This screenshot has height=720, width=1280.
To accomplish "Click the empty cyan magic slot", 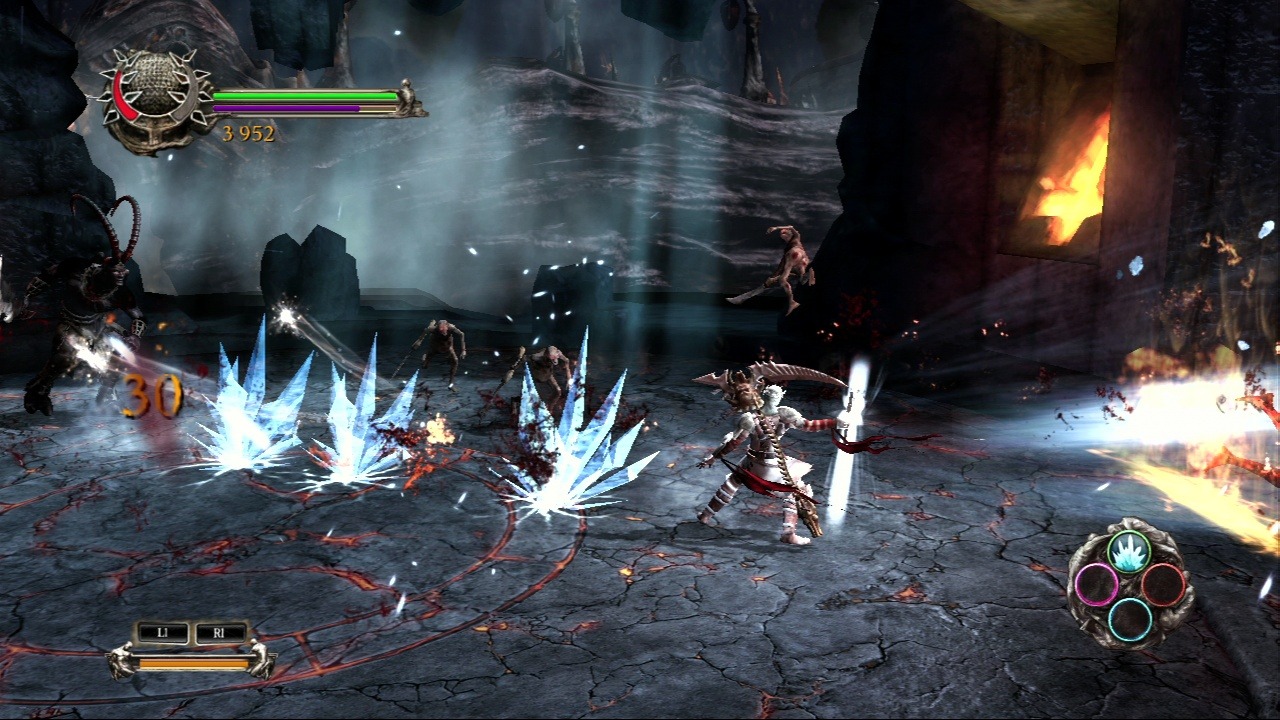I will coord(1129,618).
